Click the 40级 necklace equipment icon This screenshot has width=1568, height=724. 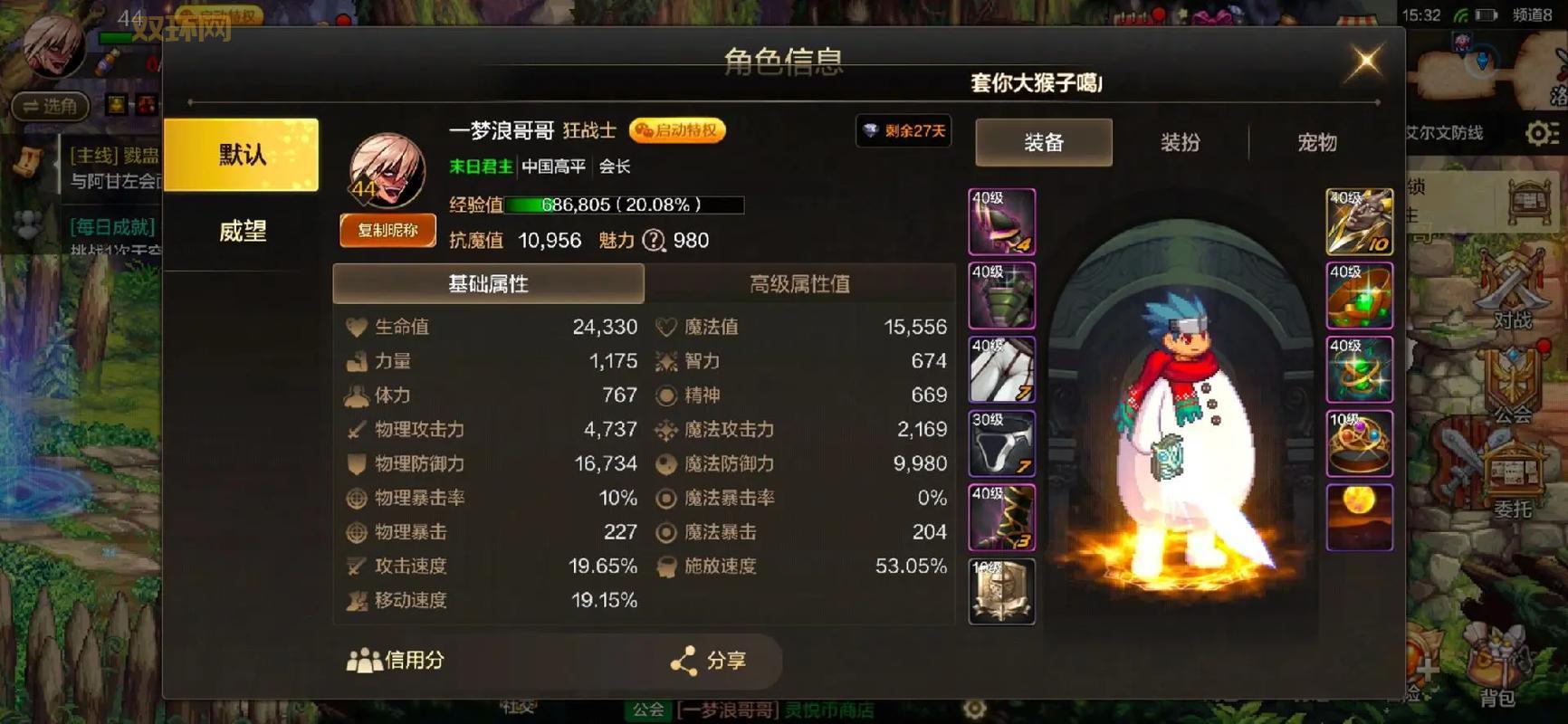point(1359,296)
